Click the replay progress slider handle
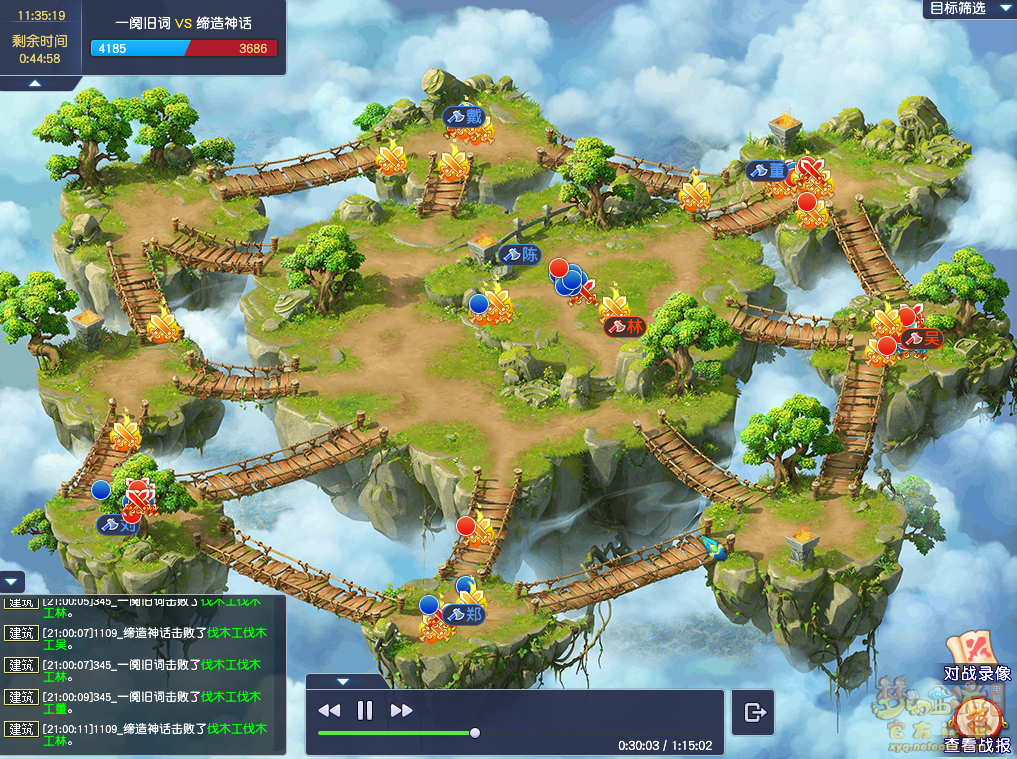 [x=475, y=733]
